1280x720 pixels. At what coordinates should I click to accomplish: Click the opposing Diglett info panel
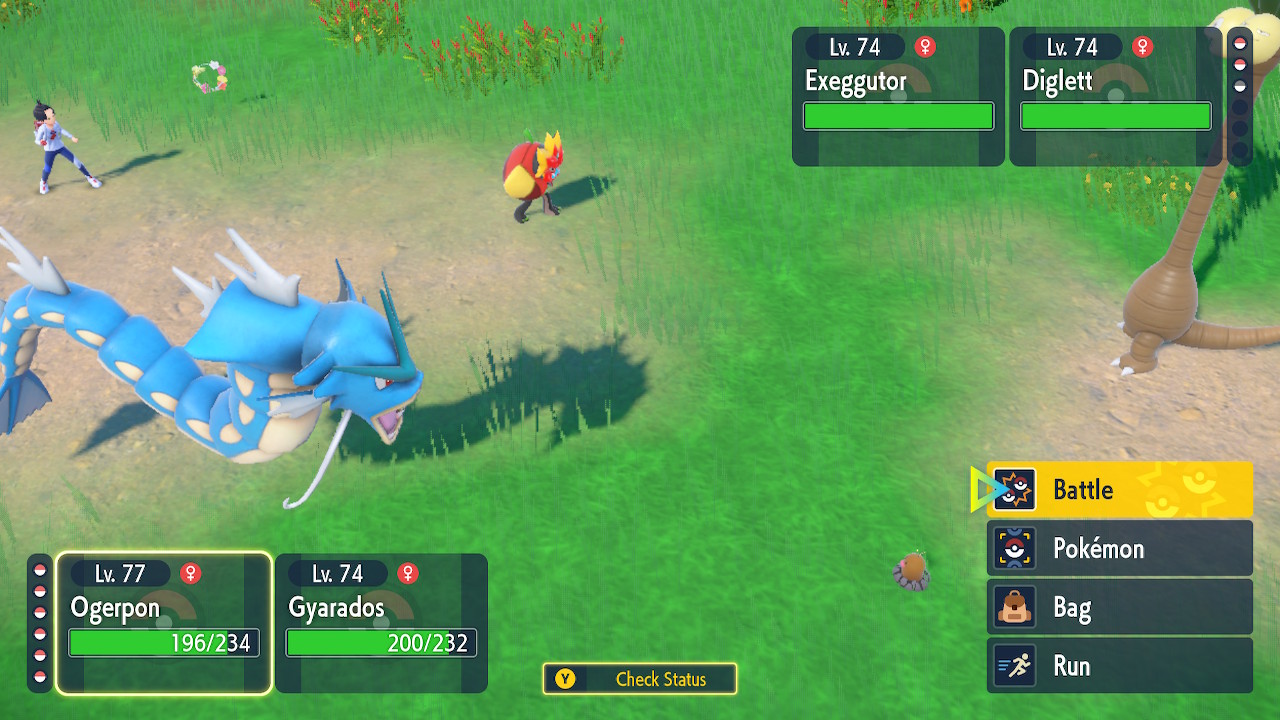click(1115, 96)
